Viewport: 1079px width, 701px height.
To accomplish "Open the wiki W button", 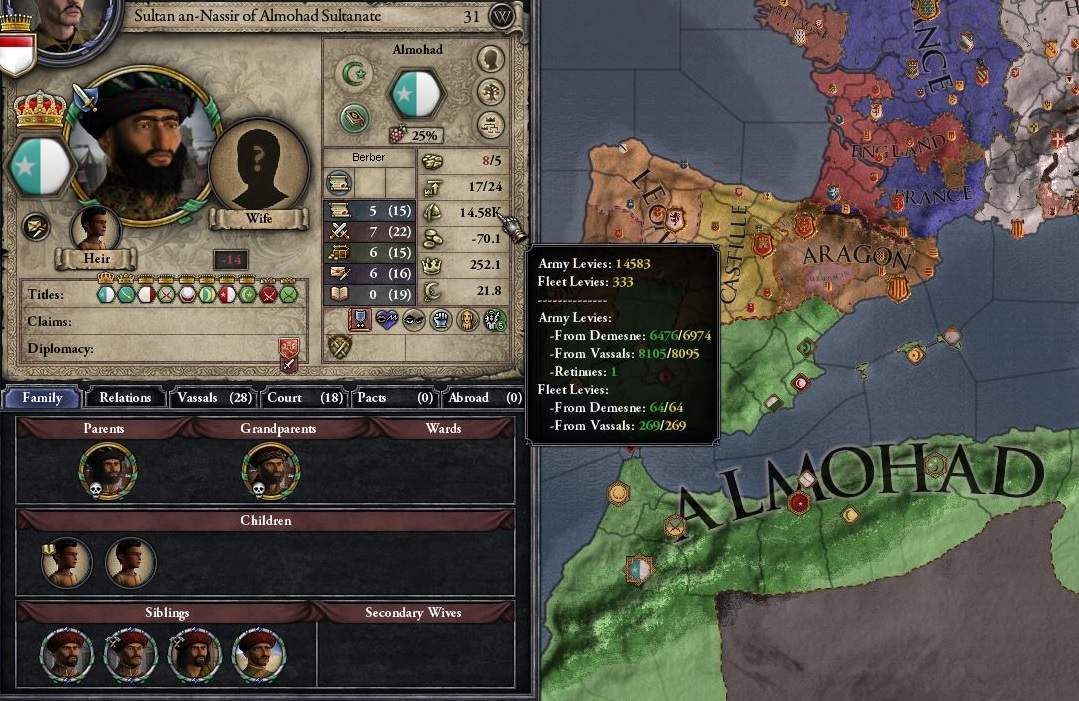I will click(504, 17).
